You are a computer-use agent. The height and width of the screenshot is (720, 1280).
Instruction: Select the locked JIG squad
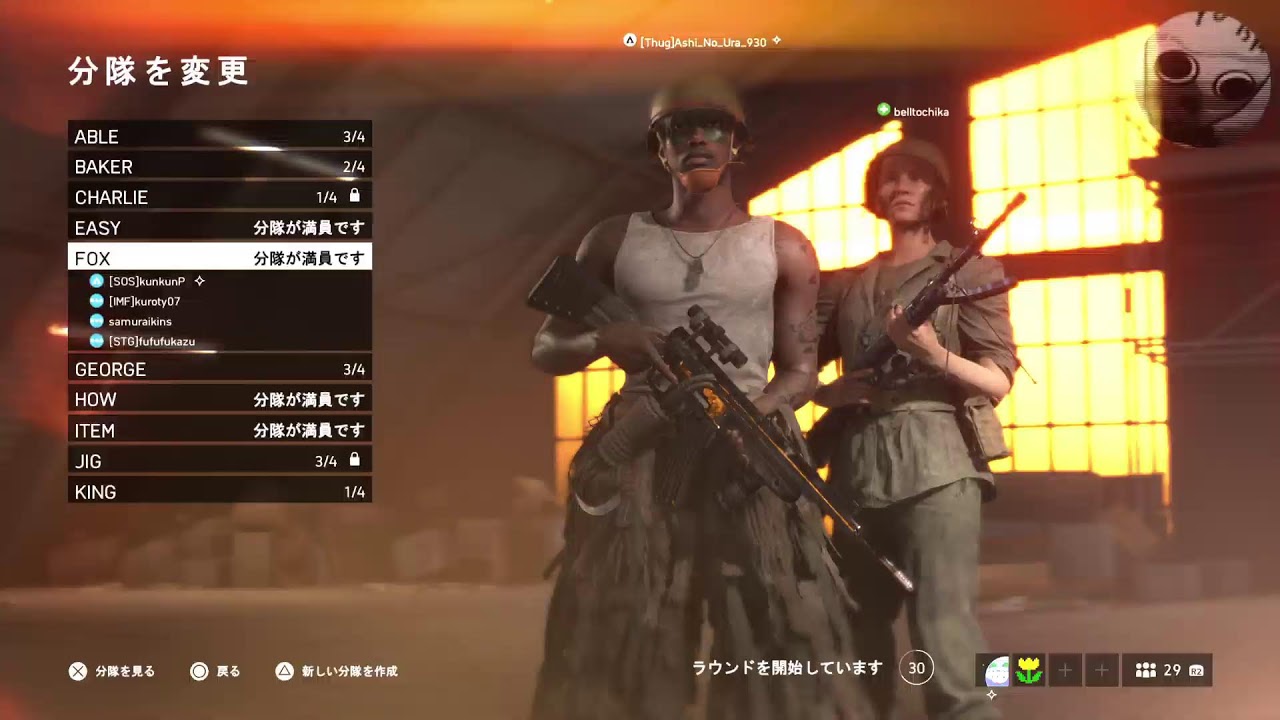pyautogui.click(x=219, y=461)
